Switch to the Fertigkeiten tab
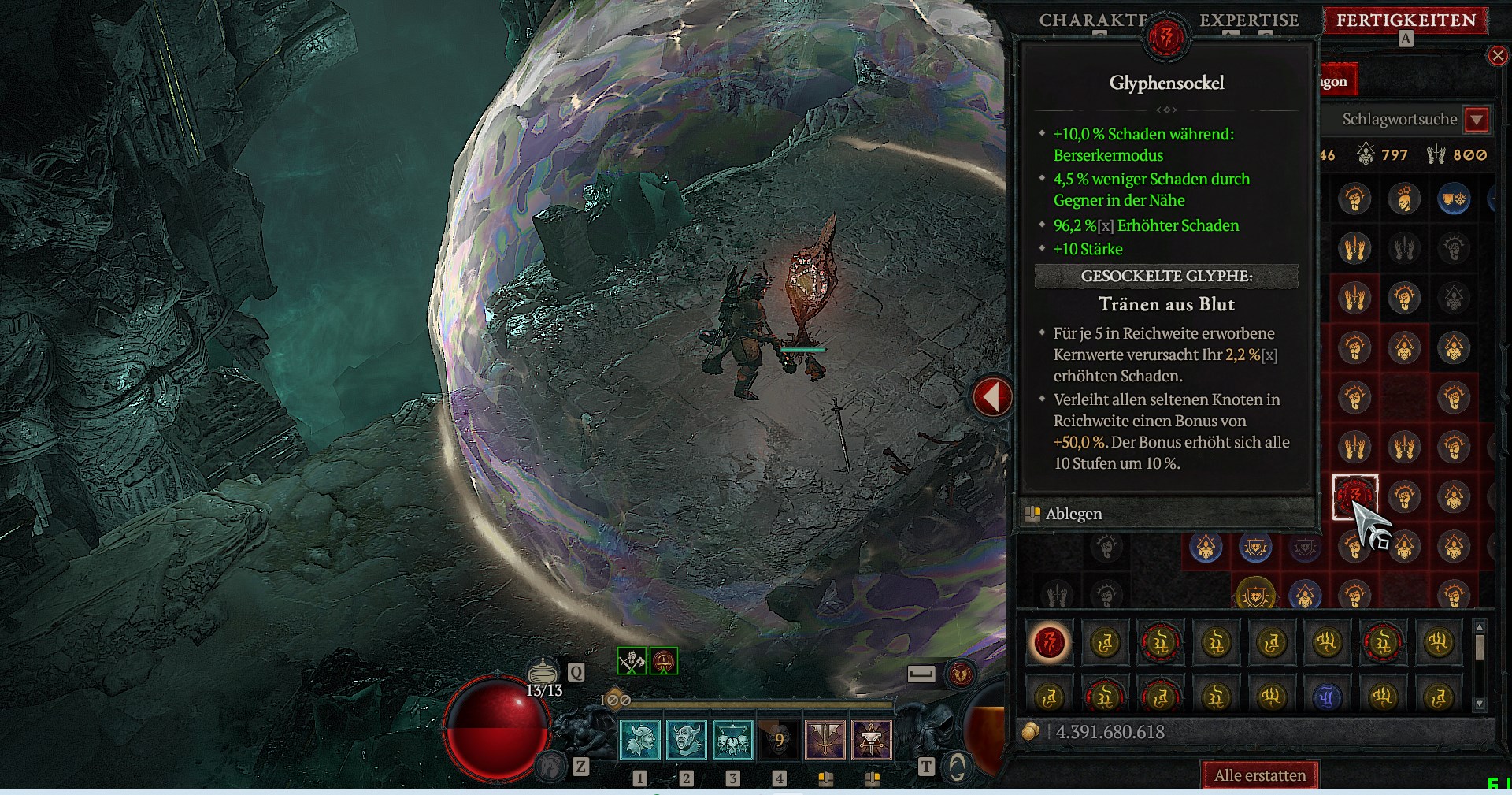Screen dimensions: 1512x795 (1406, 20)
